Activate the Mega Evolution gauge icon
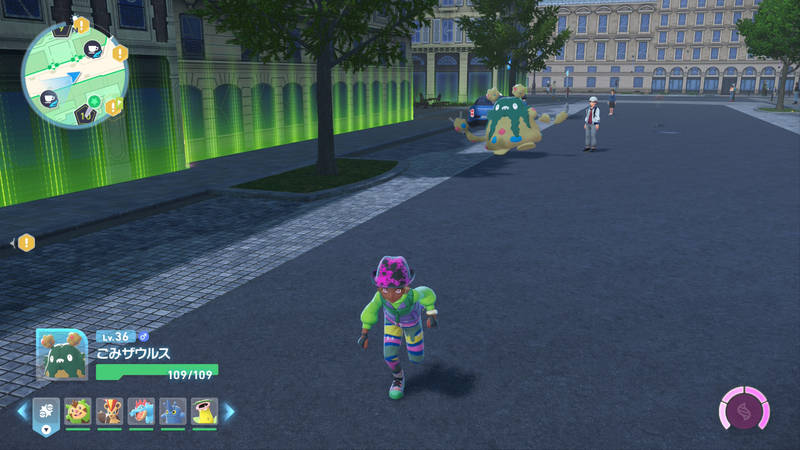The image size is (800, 450). (x=744, y=411)
